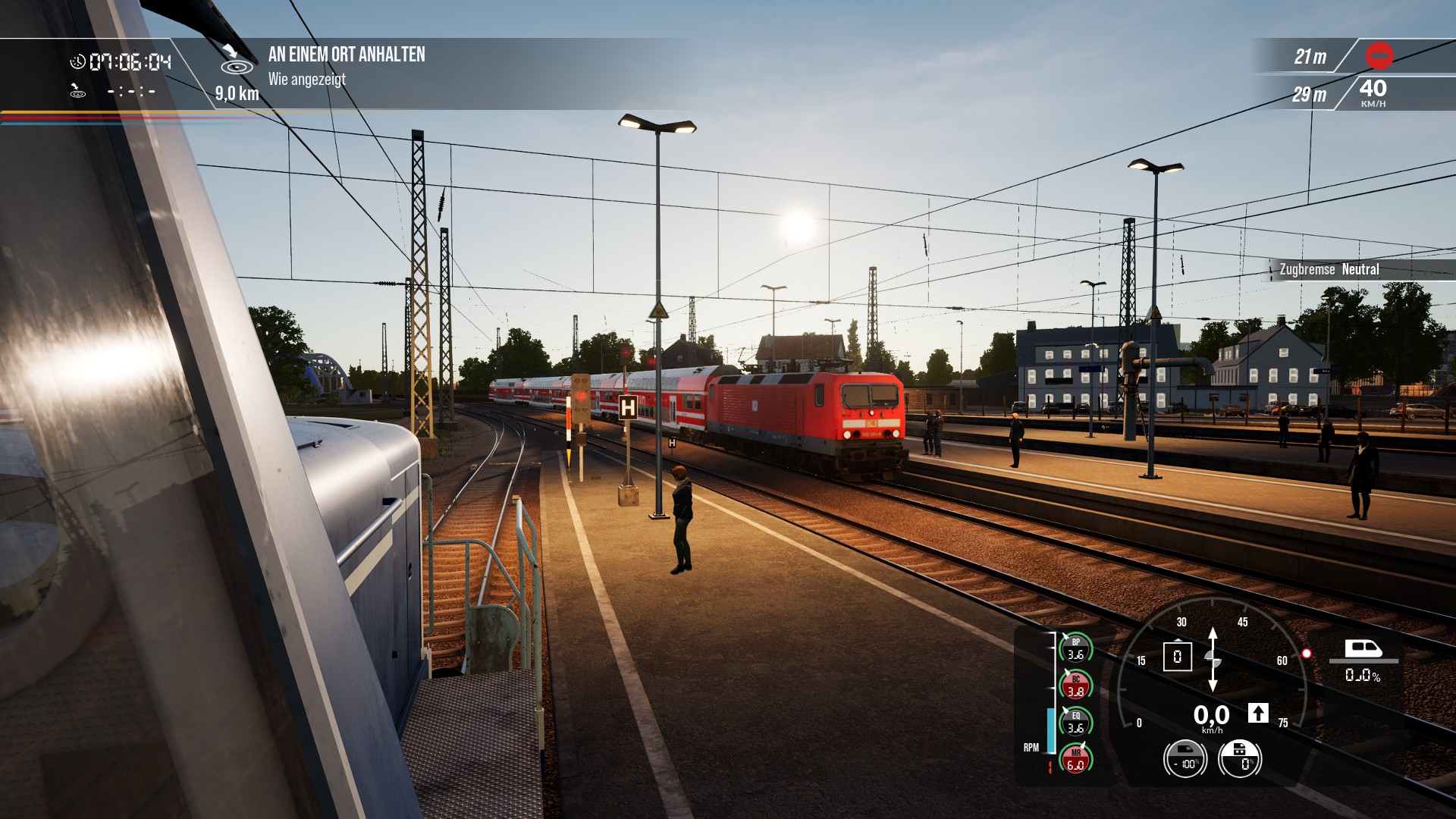
Task: Click the objective stop-marker icon above 9,0 km
Action: 237,61
